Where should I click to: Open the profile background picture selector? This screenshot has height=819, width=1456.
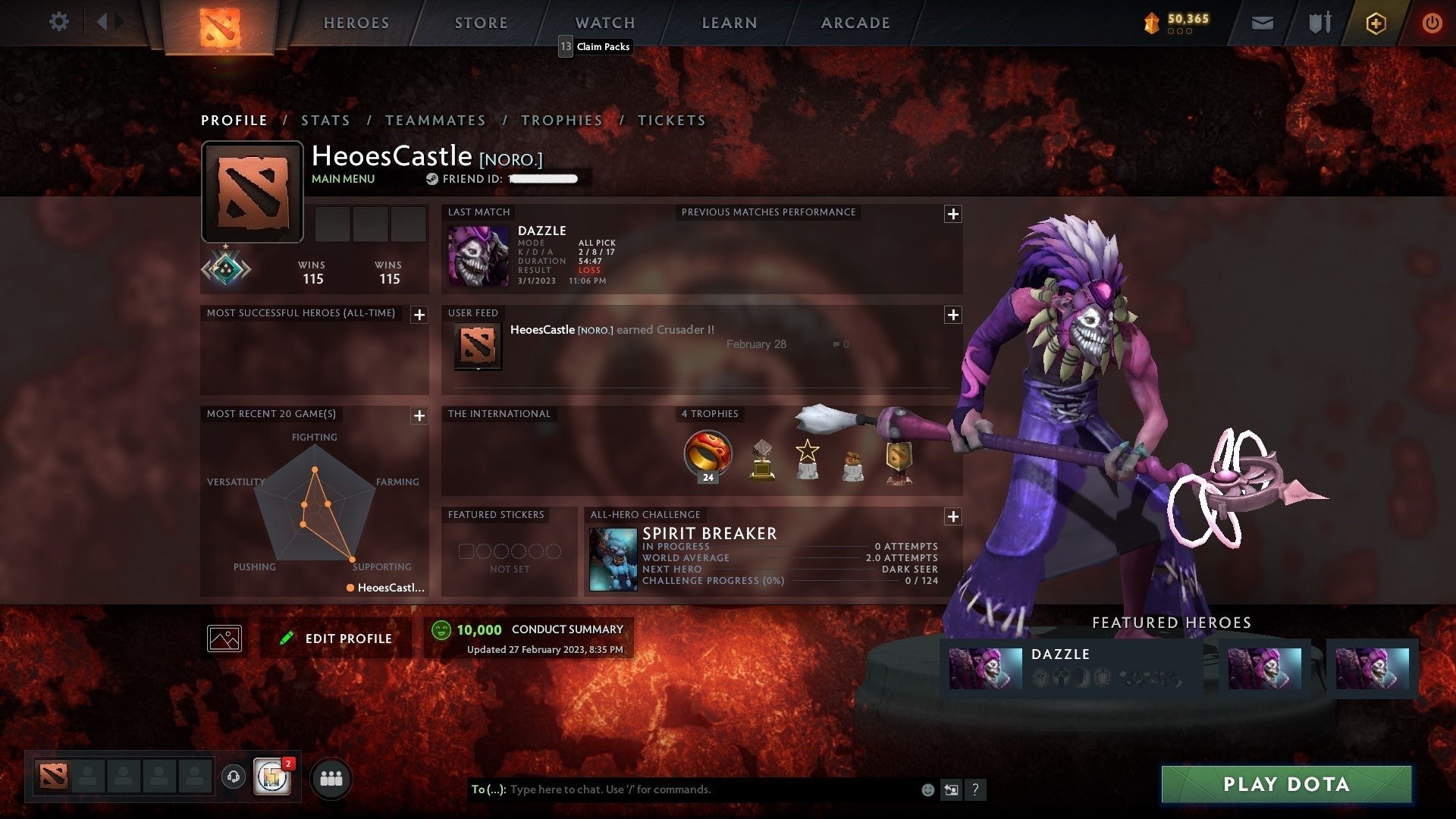point(224,638)
